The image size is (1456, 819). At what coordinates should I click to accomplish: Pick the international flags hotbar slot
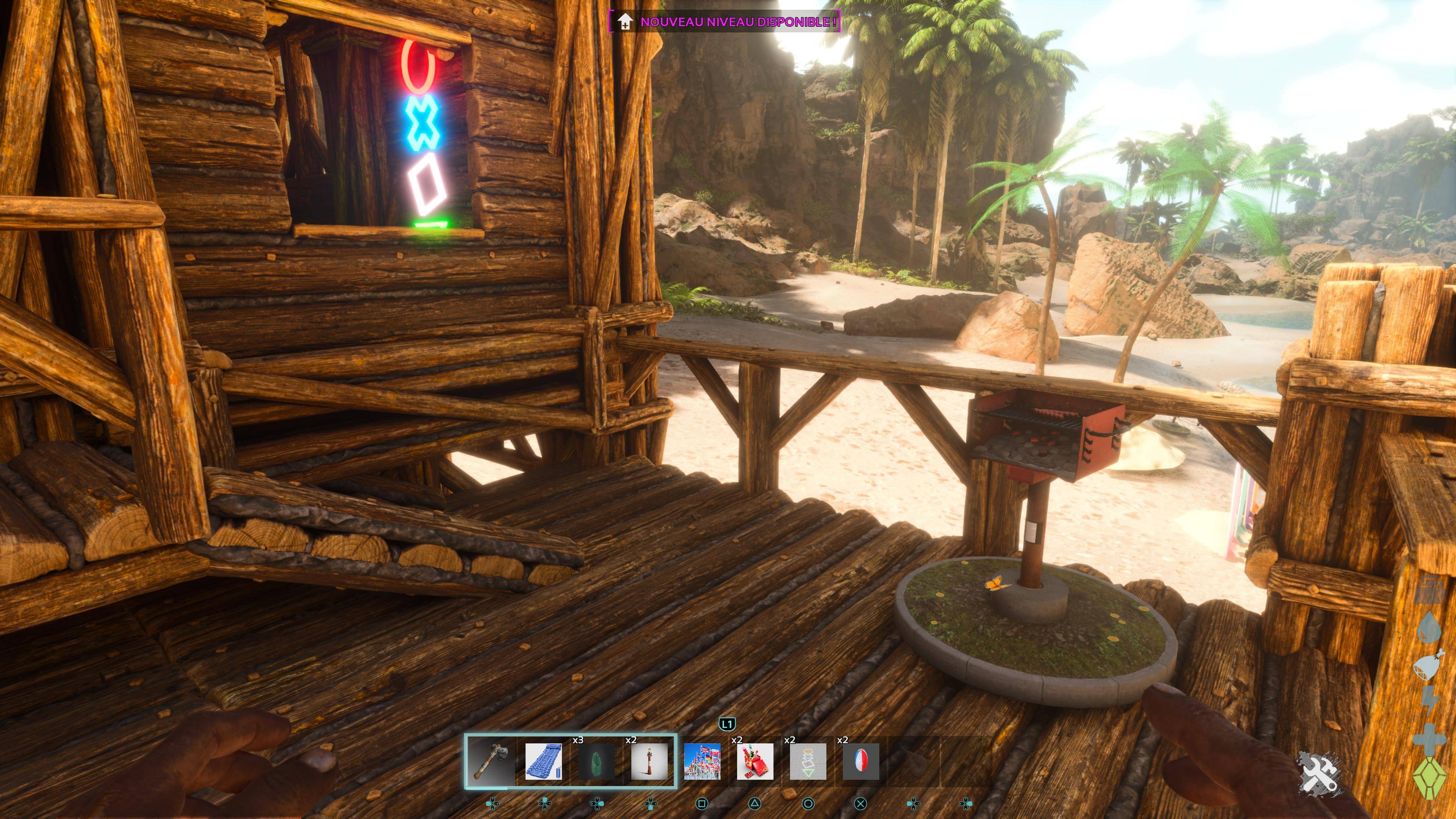pos(702,761)
